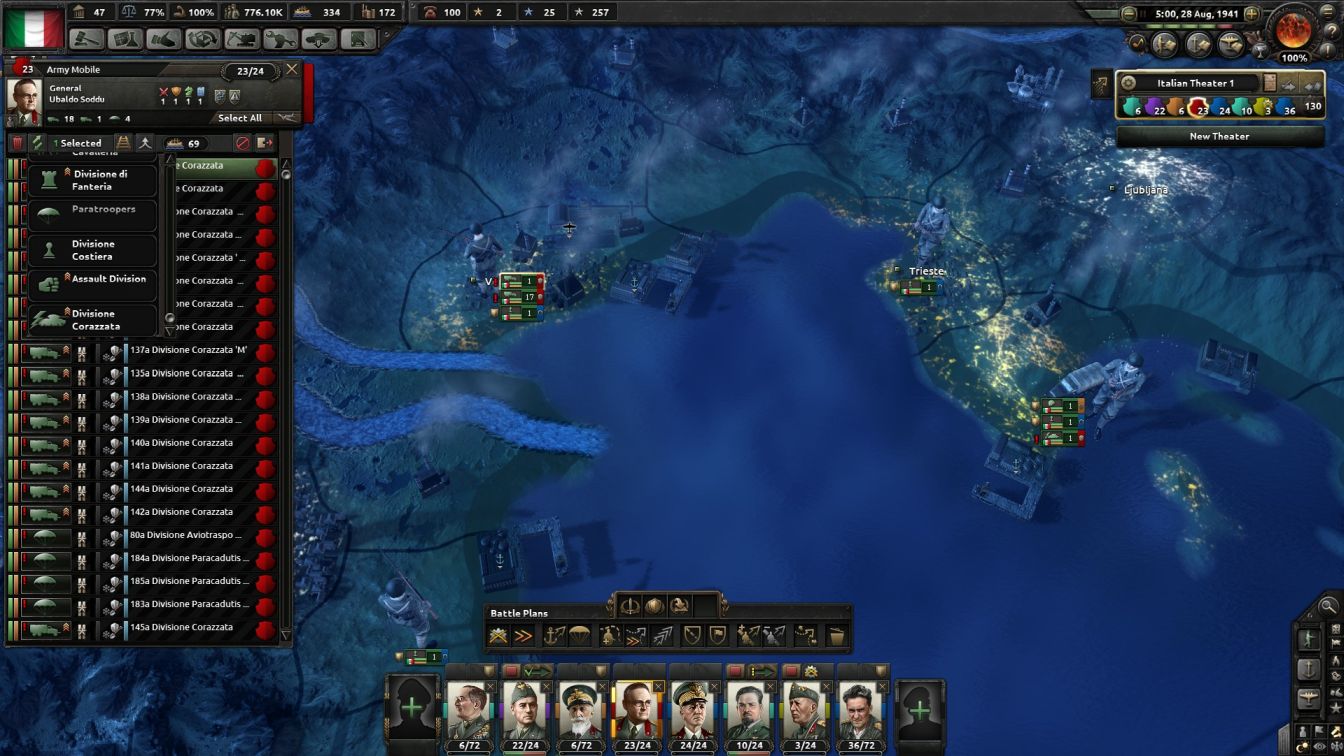Select the fallback line tool
Viewport: 1344px width, 756px height.
[x=692, y=635]
